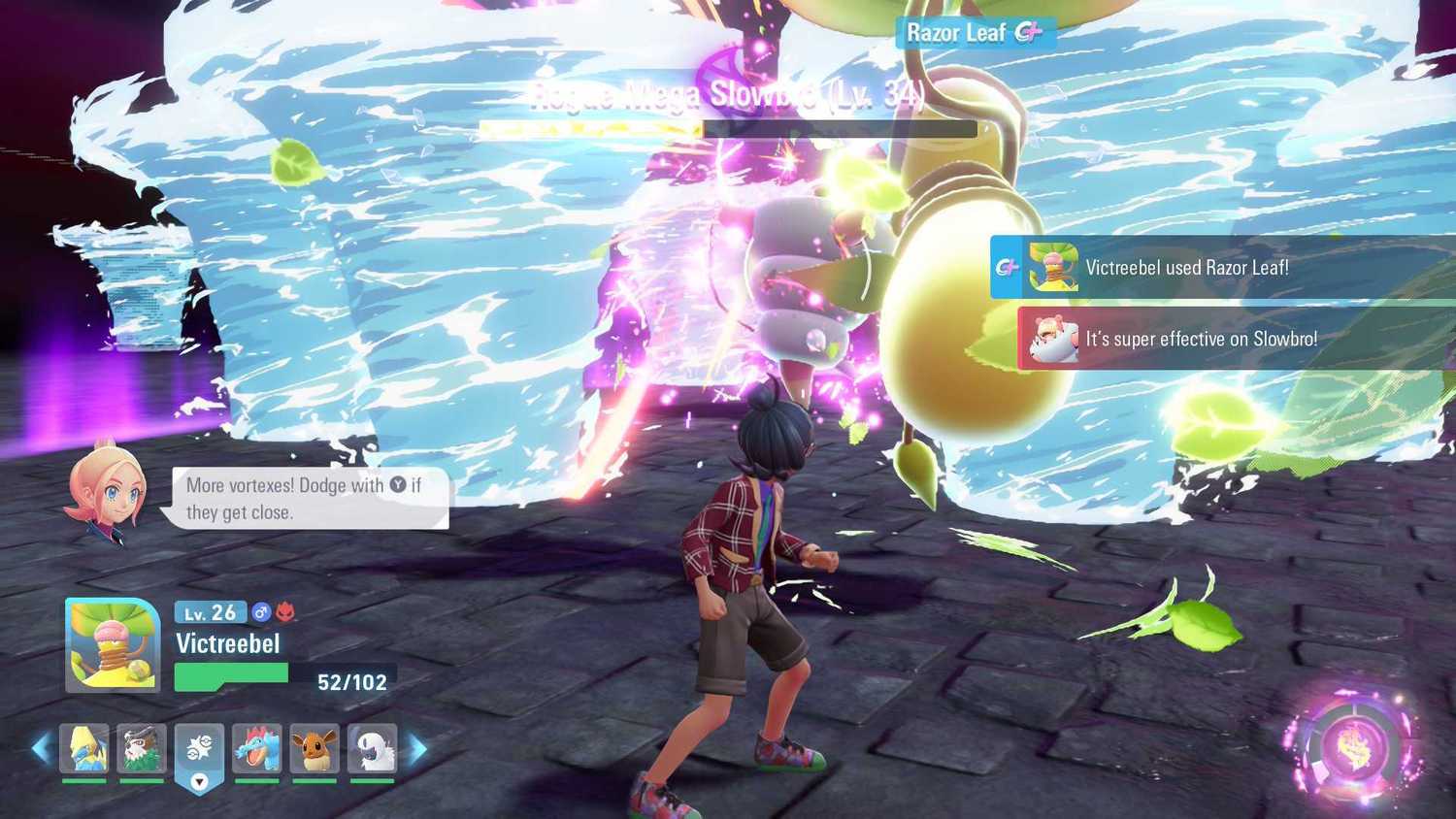The image size is (1456, 819).
Task: Select the Razor Leaf move banner at the top
Action: (975, 33)
